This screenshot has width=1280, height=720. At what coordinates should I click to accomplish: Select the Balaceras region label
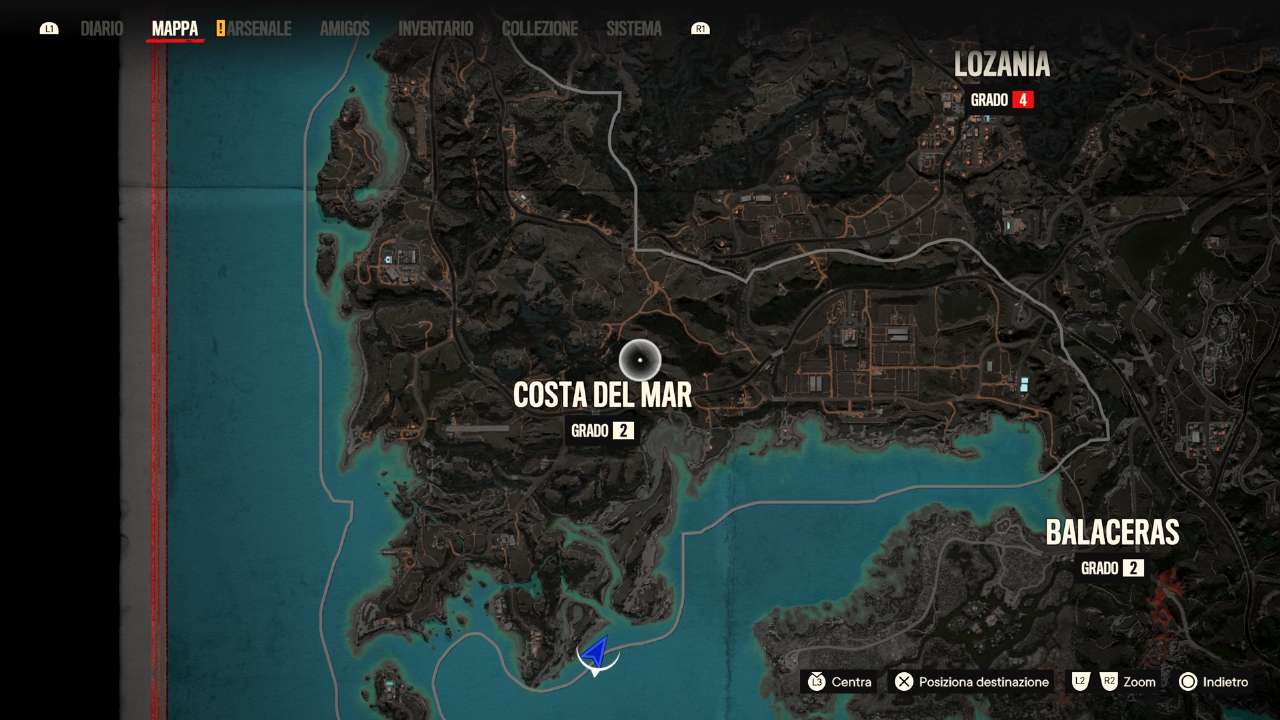[x=1112, y=532]
